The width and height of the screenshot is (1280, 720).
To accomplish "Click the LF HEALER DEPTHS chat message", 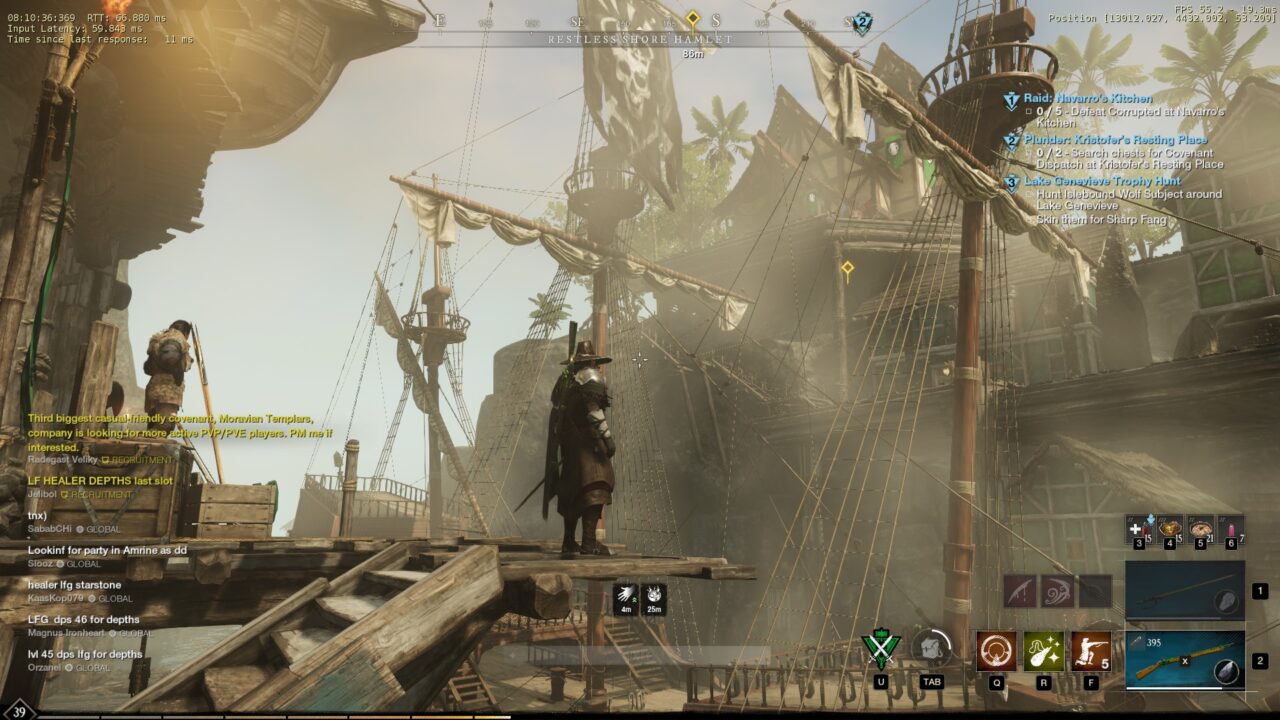I will click(x=100, y=481).
